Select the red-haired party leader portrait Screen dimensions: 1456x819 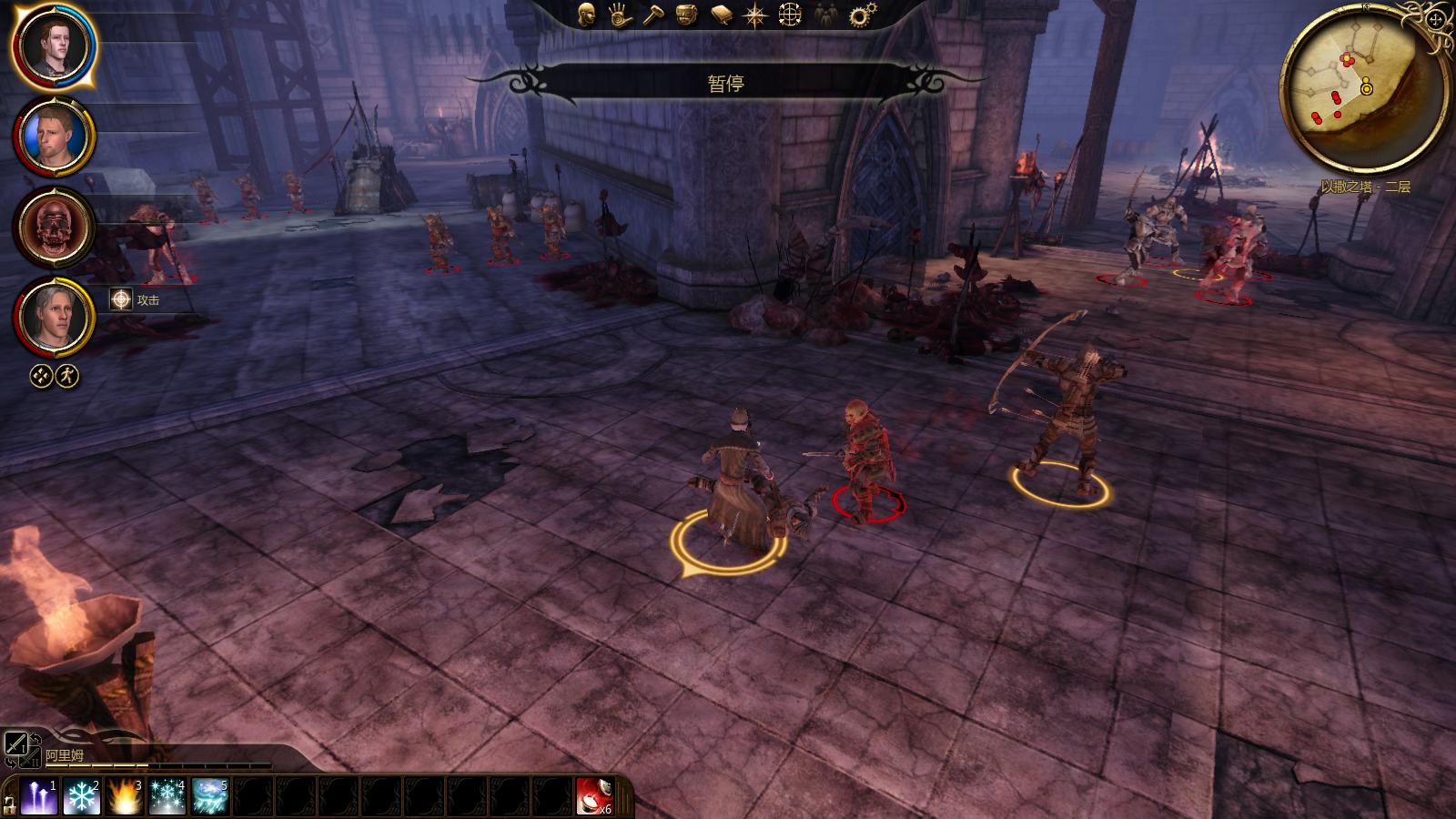(53, 45)
